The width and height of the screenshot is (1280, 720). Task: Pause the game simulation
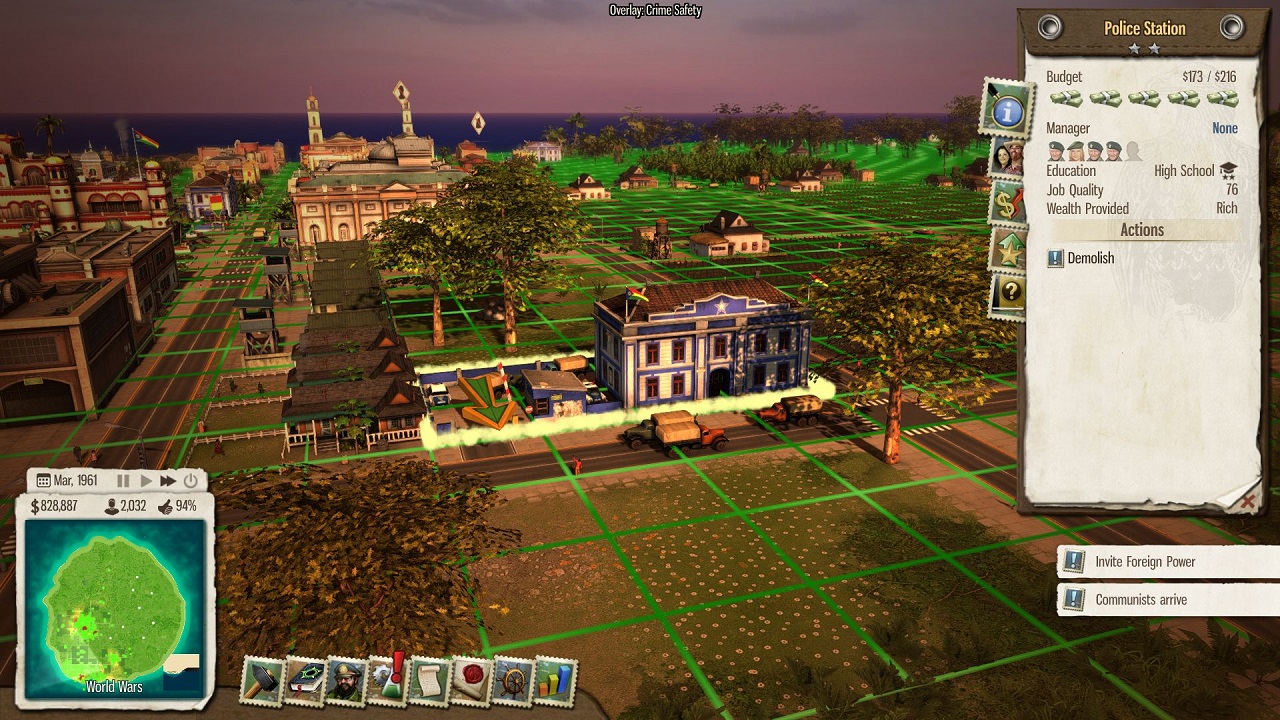coord(123,481)
